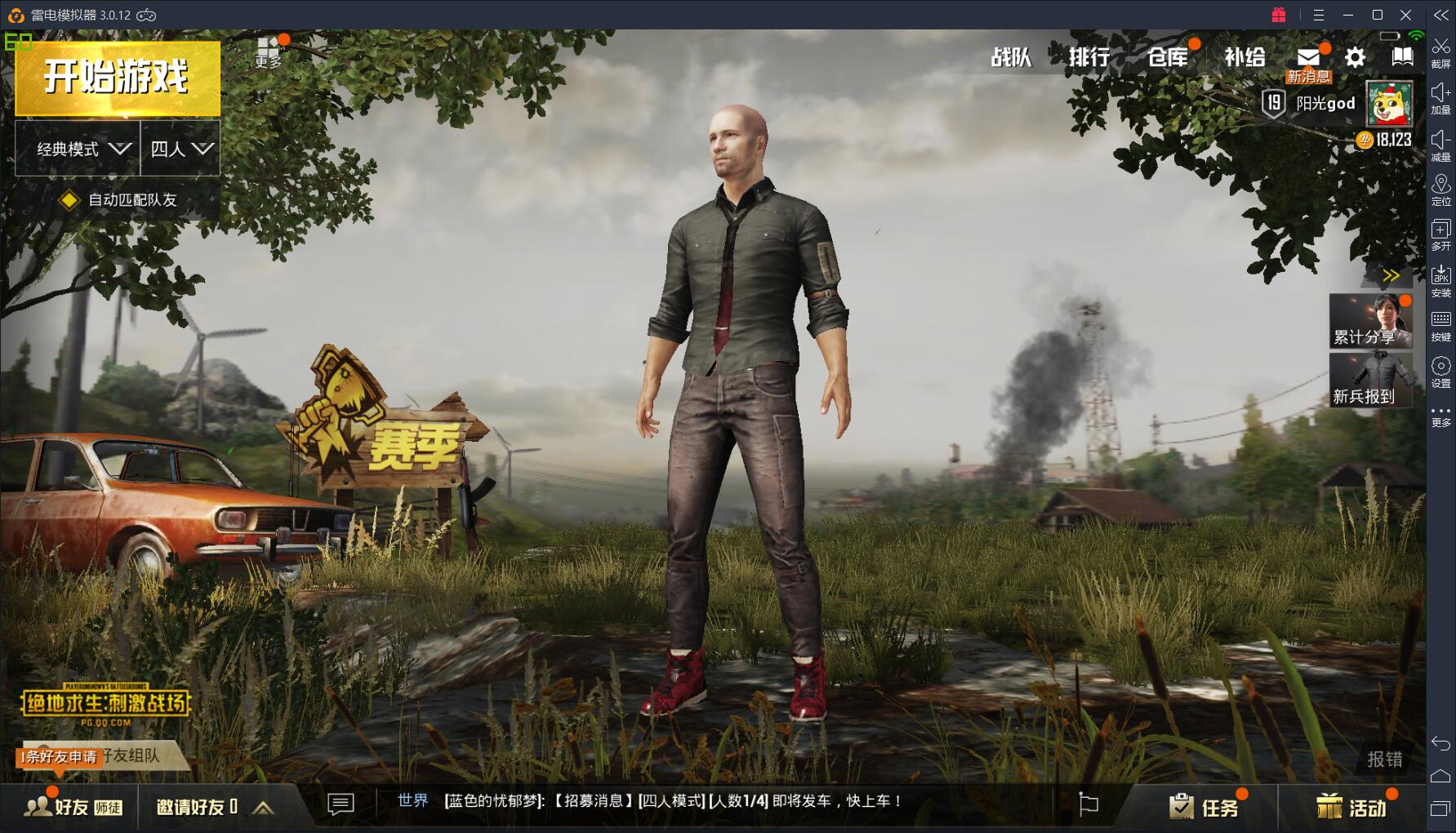This screenshot has height=833, width=1456.
Task: Open the 新兵报到 event banner
Action: pos(1371,381)
